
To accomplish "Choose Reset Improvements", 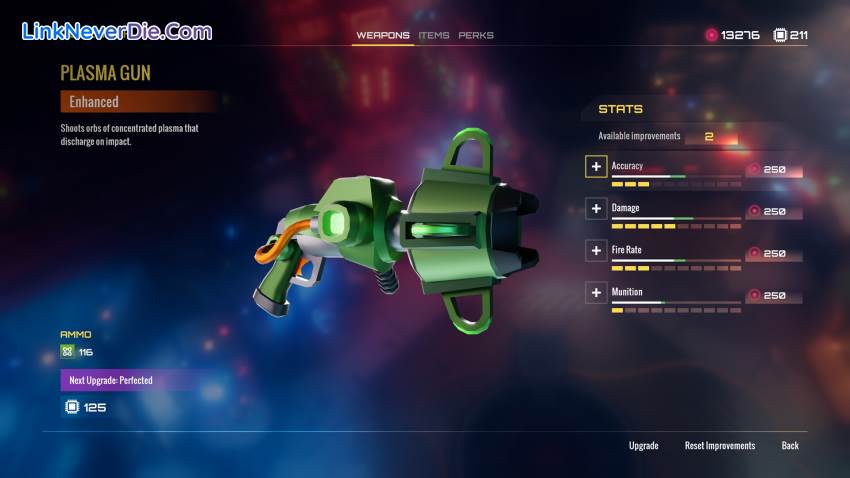I will pyautogui.click(x=720, y=445).
